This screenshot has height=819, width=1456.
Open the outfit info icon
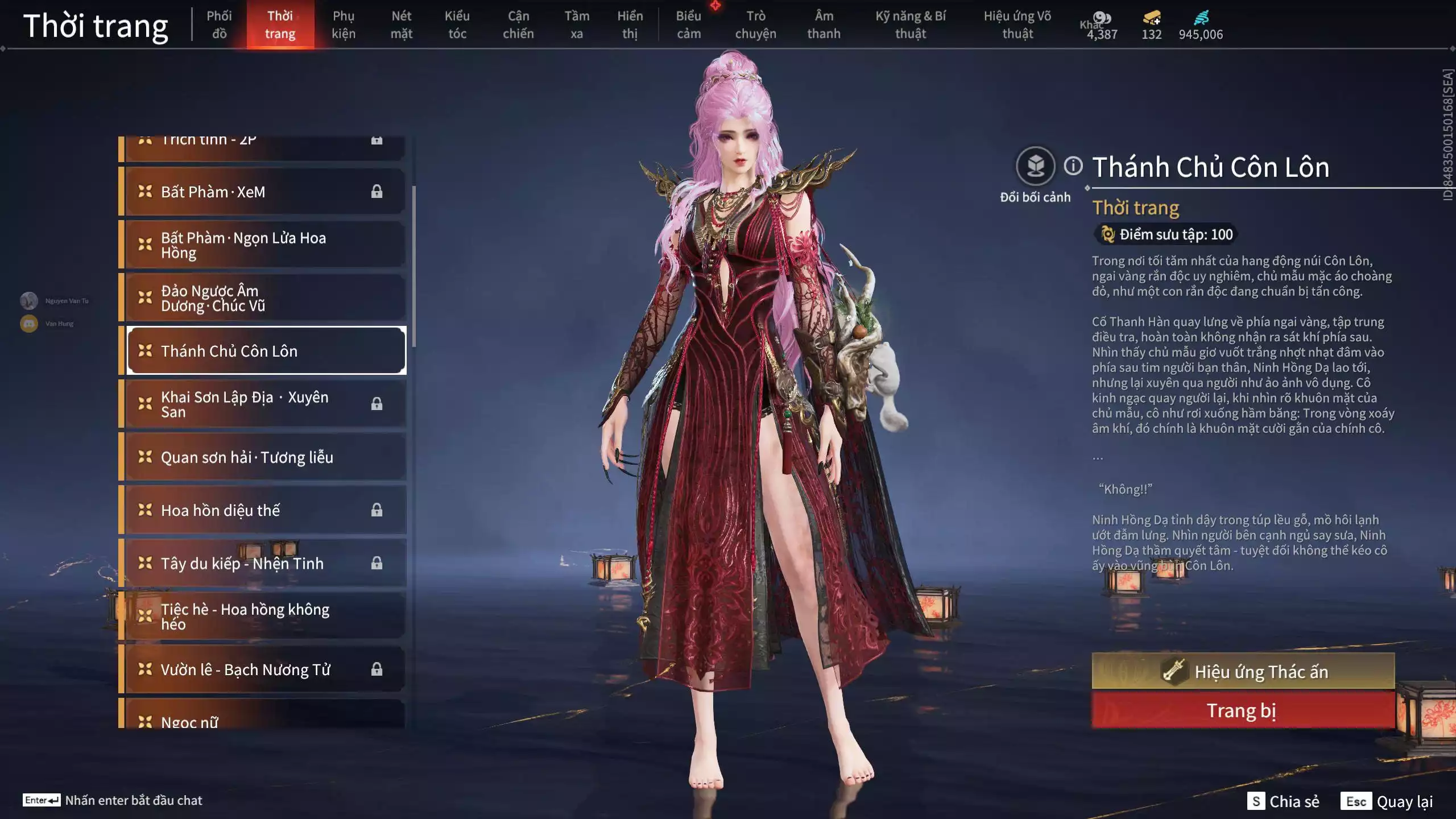coord(1073,166)
